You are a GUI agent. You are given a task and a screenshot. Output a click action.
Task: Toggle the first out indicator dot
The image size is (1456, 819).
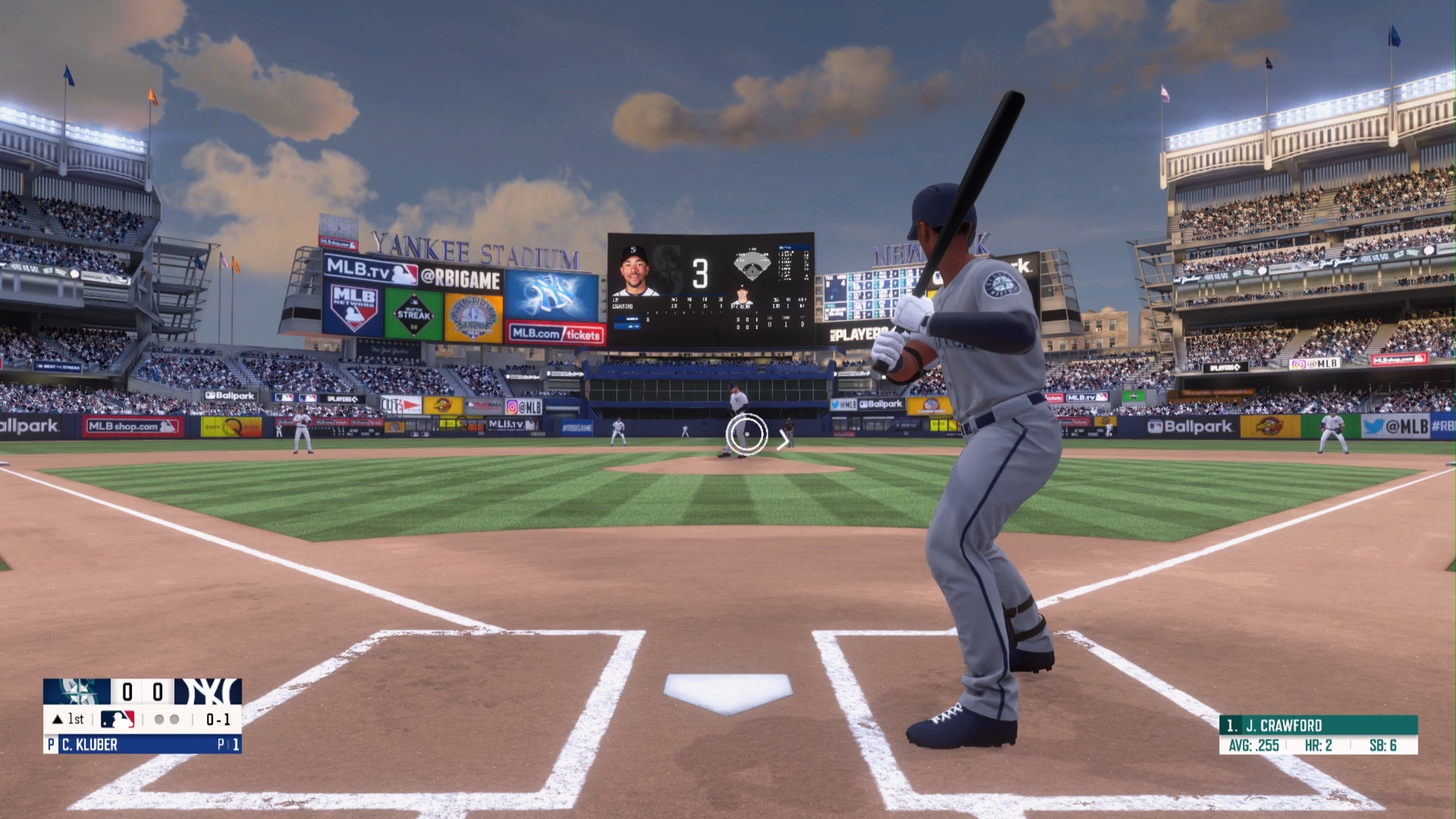pyautogui.click(x=161, y=720)
